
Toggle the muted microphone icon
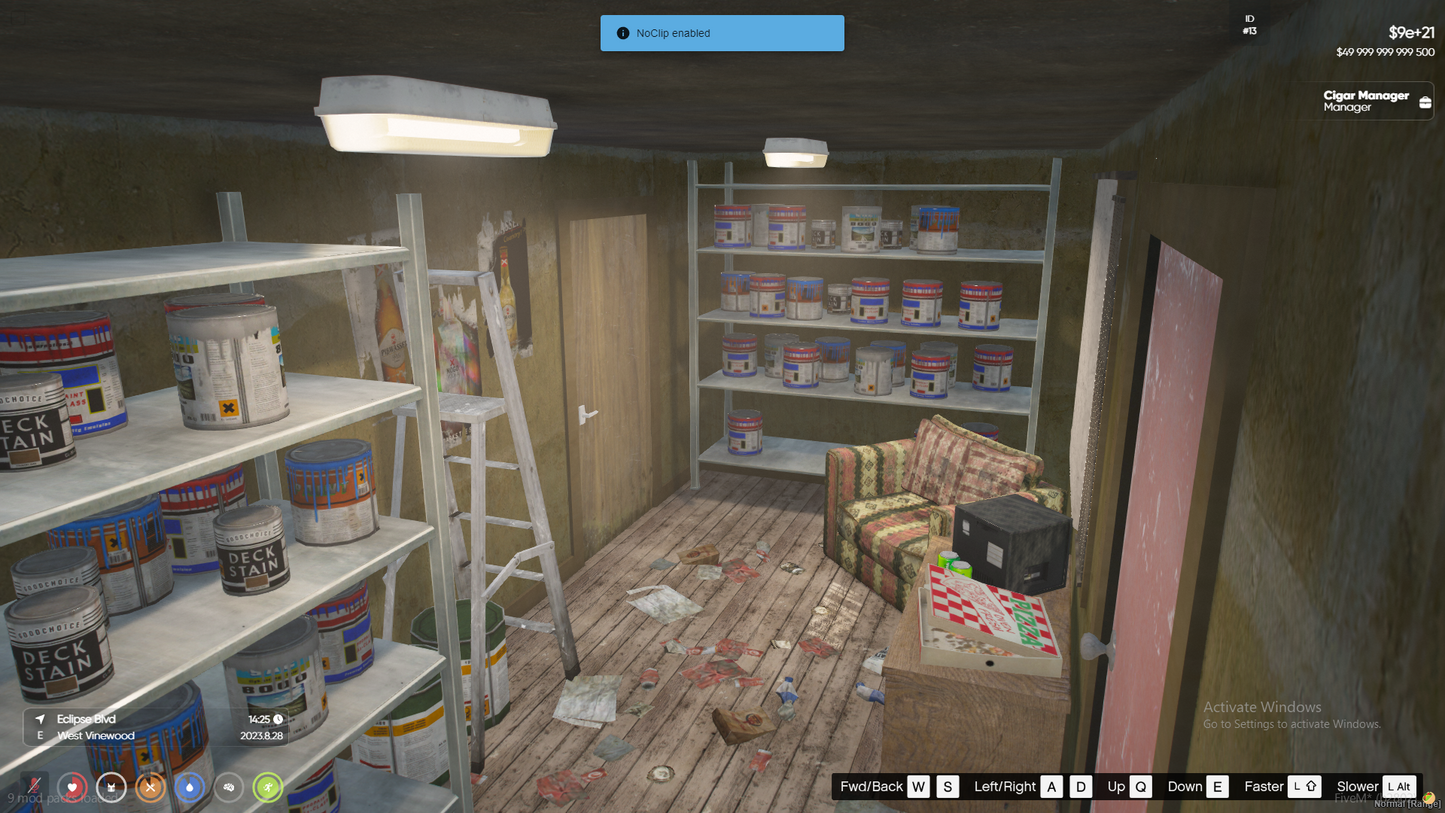pyautogui.click(x=34, y=787)
